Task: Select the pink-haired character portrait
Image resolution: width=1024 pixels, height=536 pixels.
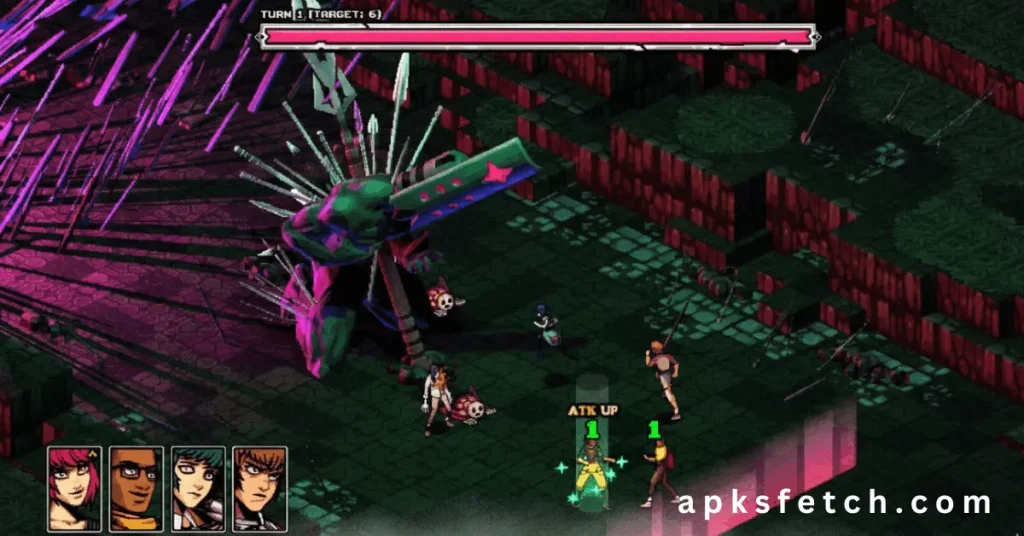Action: 74,488
